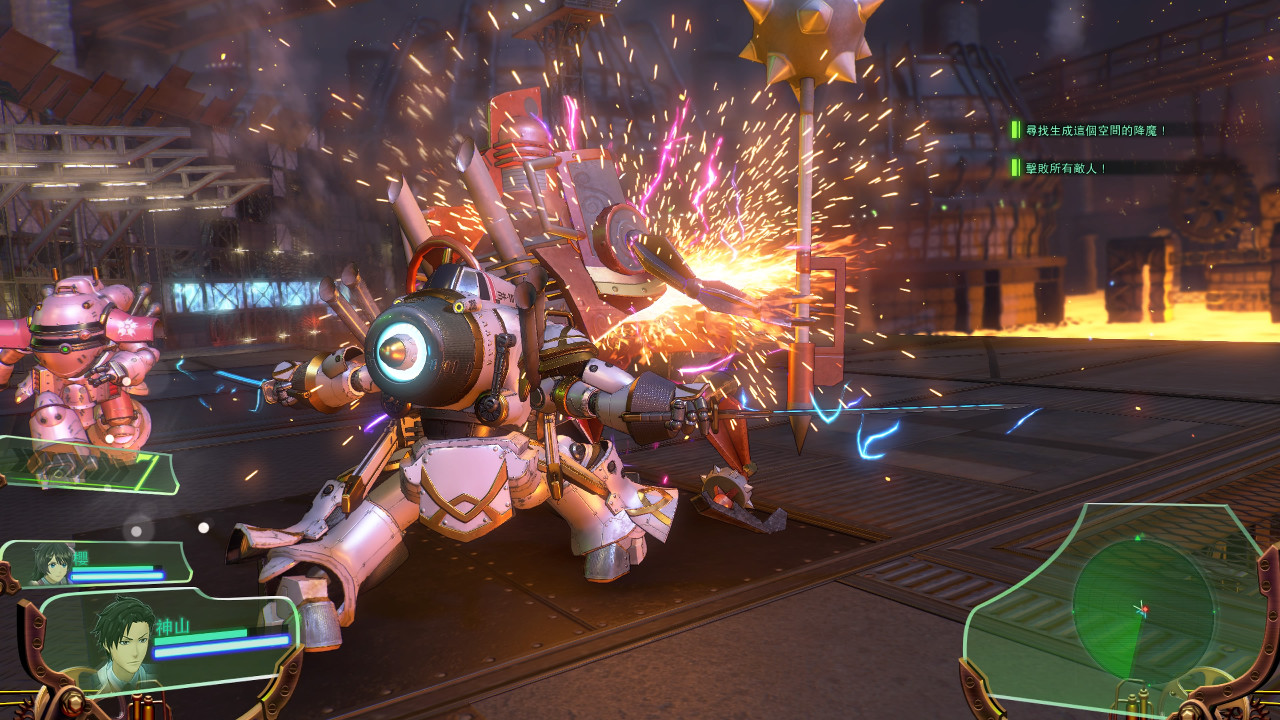Click the circular green radar minimap
1280x720 pixels.
[1142, 608]
